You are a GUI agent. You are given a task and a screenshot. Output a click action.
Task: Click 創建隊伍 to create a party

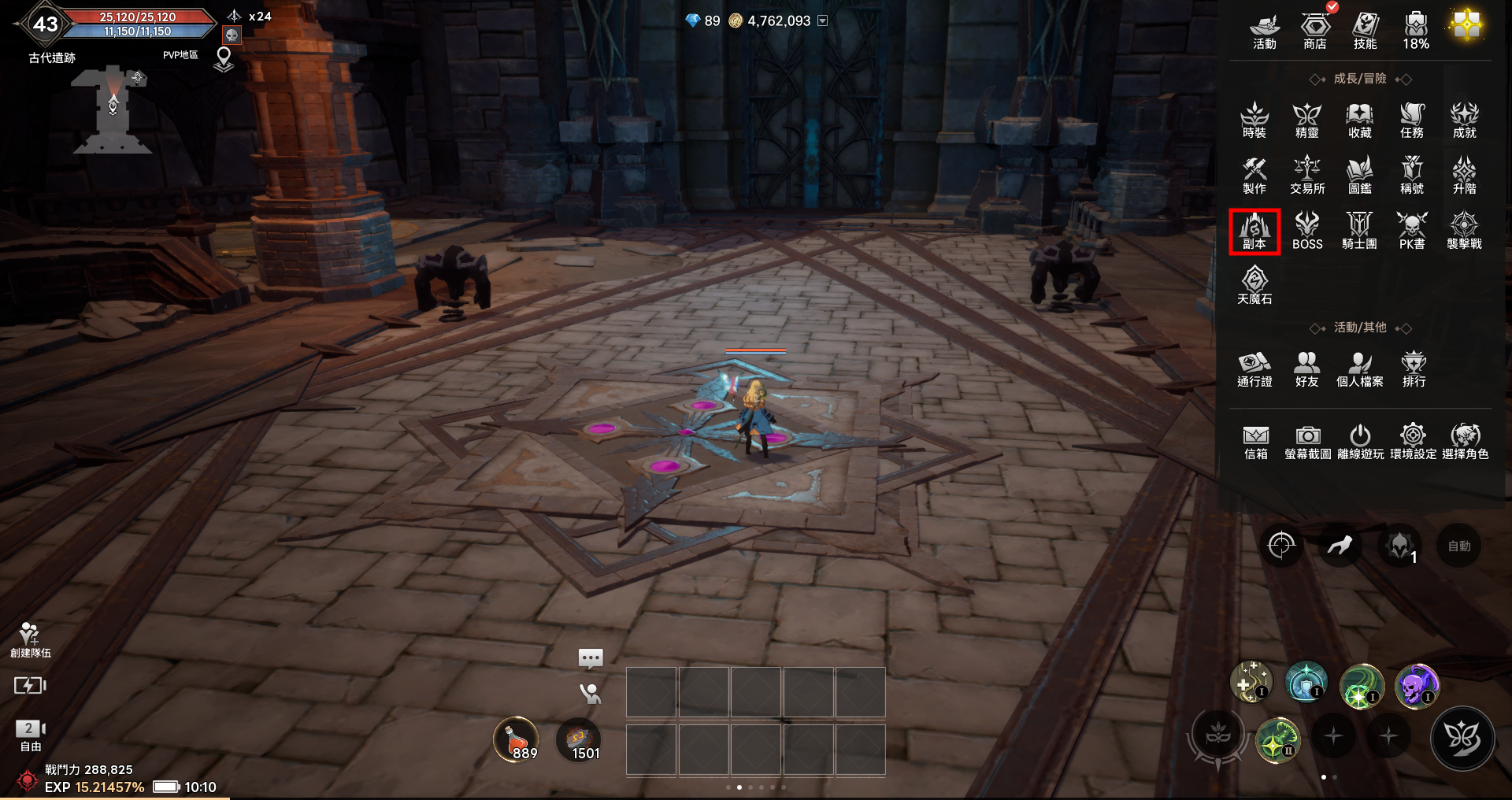[30, 639]
